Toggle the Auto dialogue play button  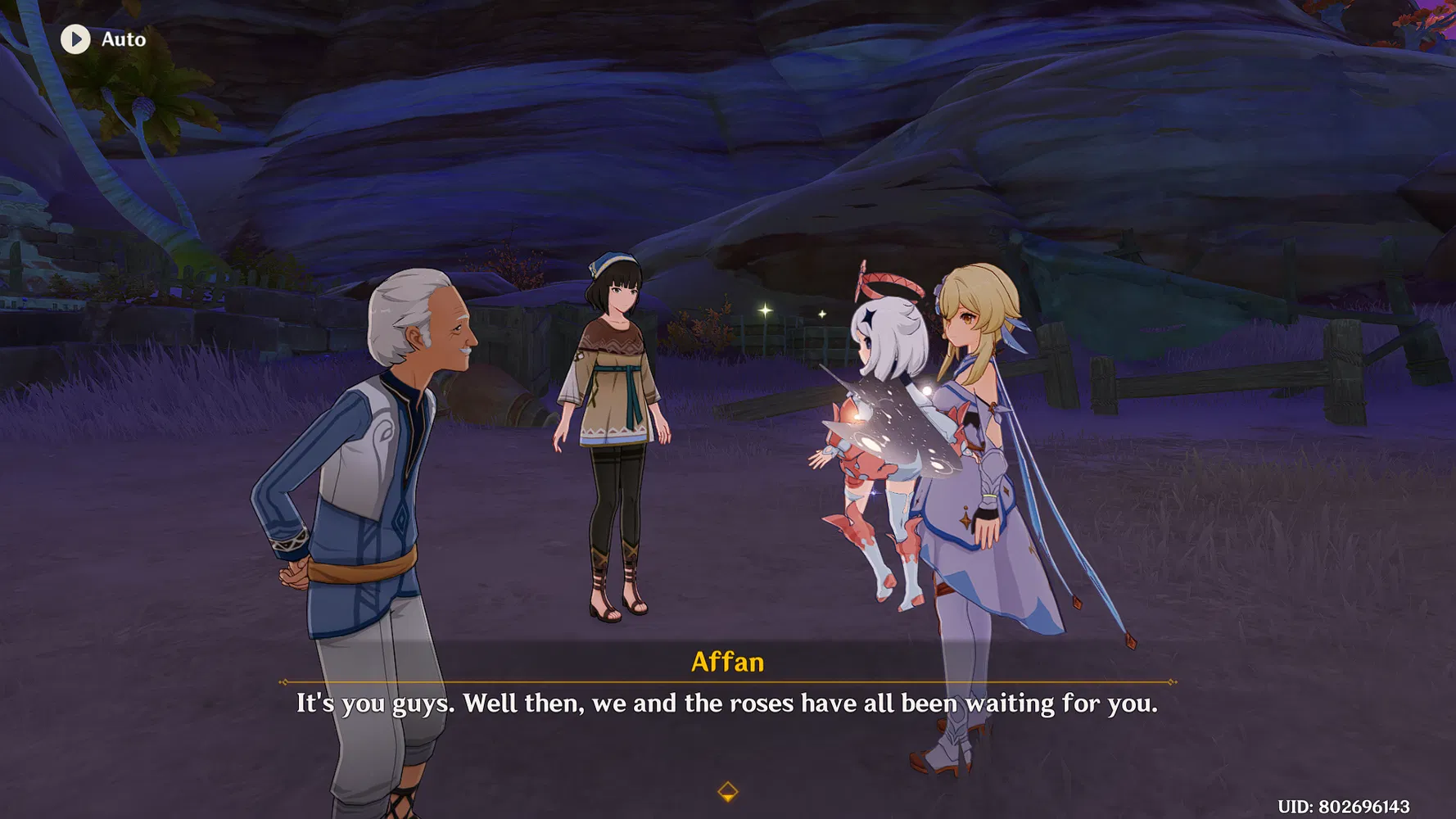coord(76,39)
